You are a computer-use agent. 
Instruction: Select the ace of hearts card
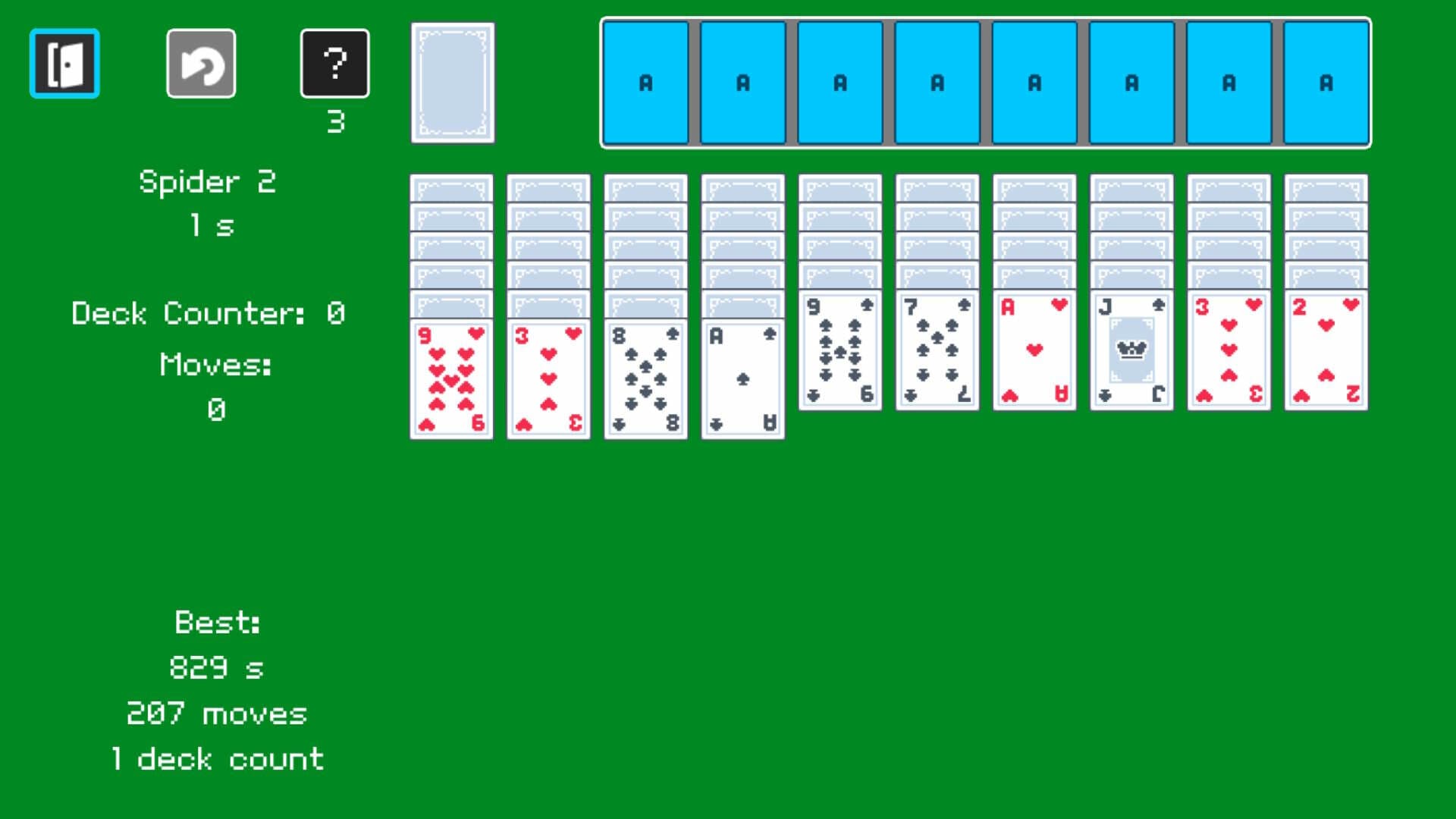(x=1034, y=353)
